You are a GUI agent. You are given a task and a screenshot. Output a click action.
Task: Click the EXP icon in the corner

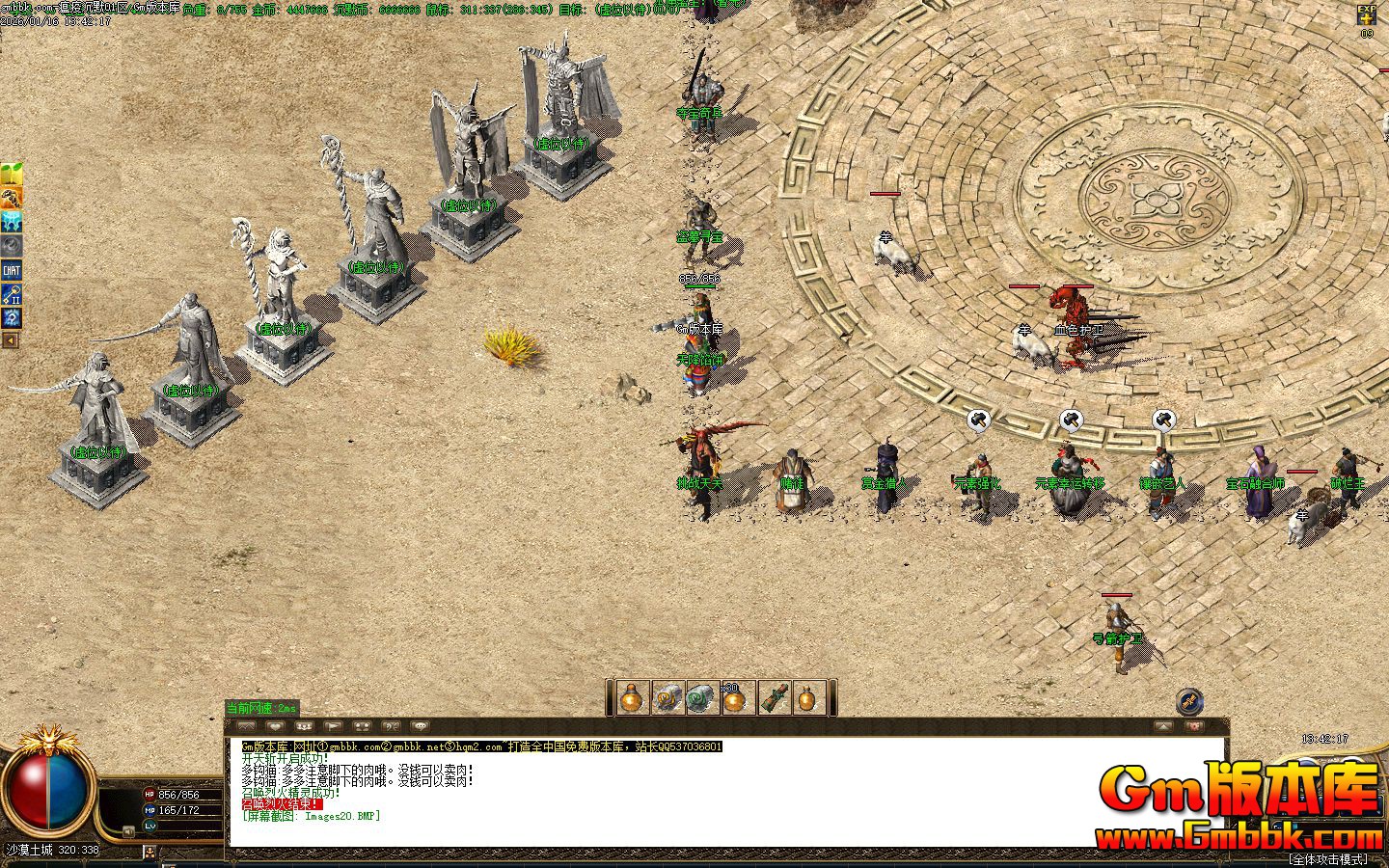[1367, 14]
